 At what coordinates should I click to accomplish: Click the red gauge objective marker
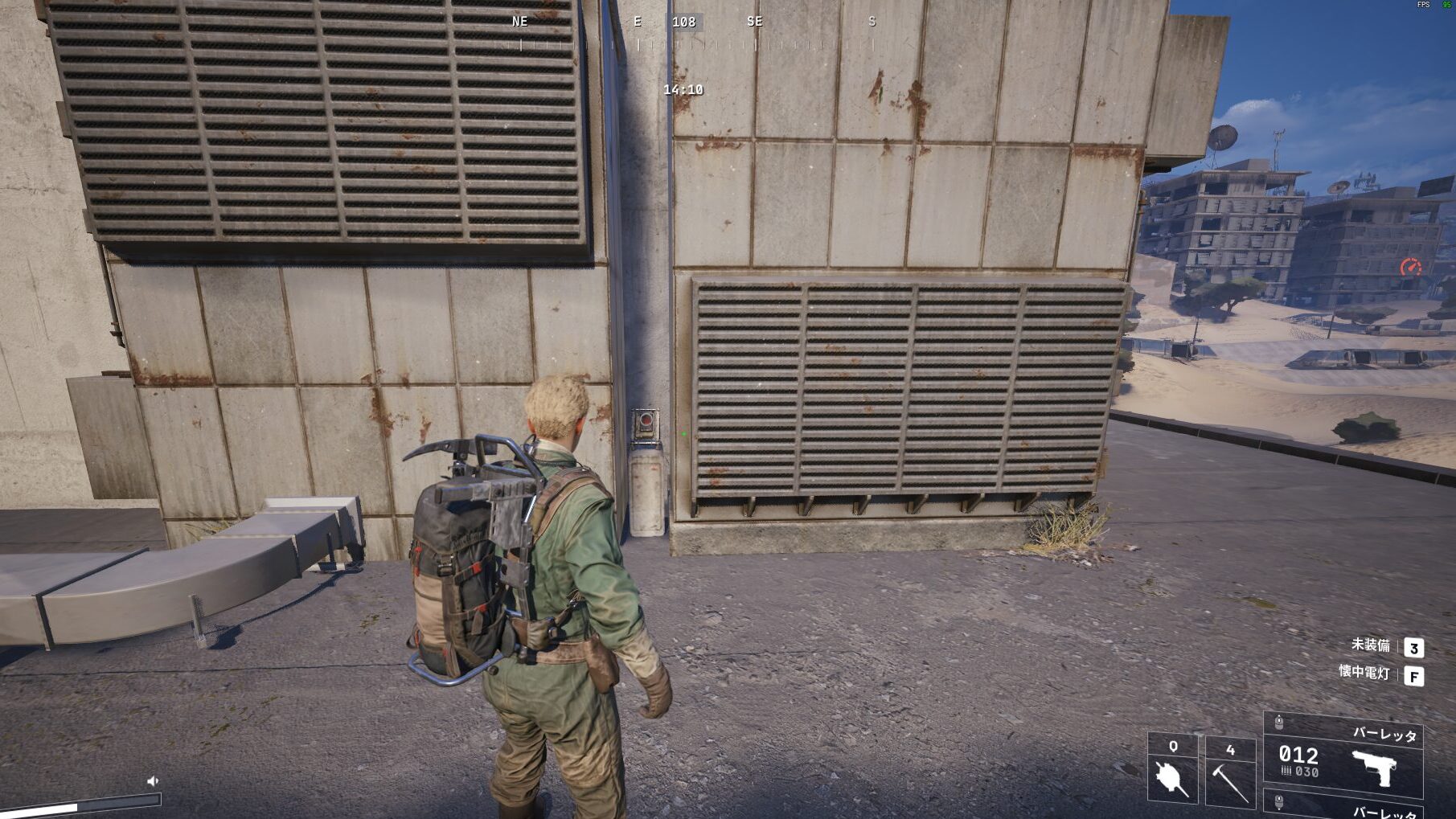coord(1410,267)
